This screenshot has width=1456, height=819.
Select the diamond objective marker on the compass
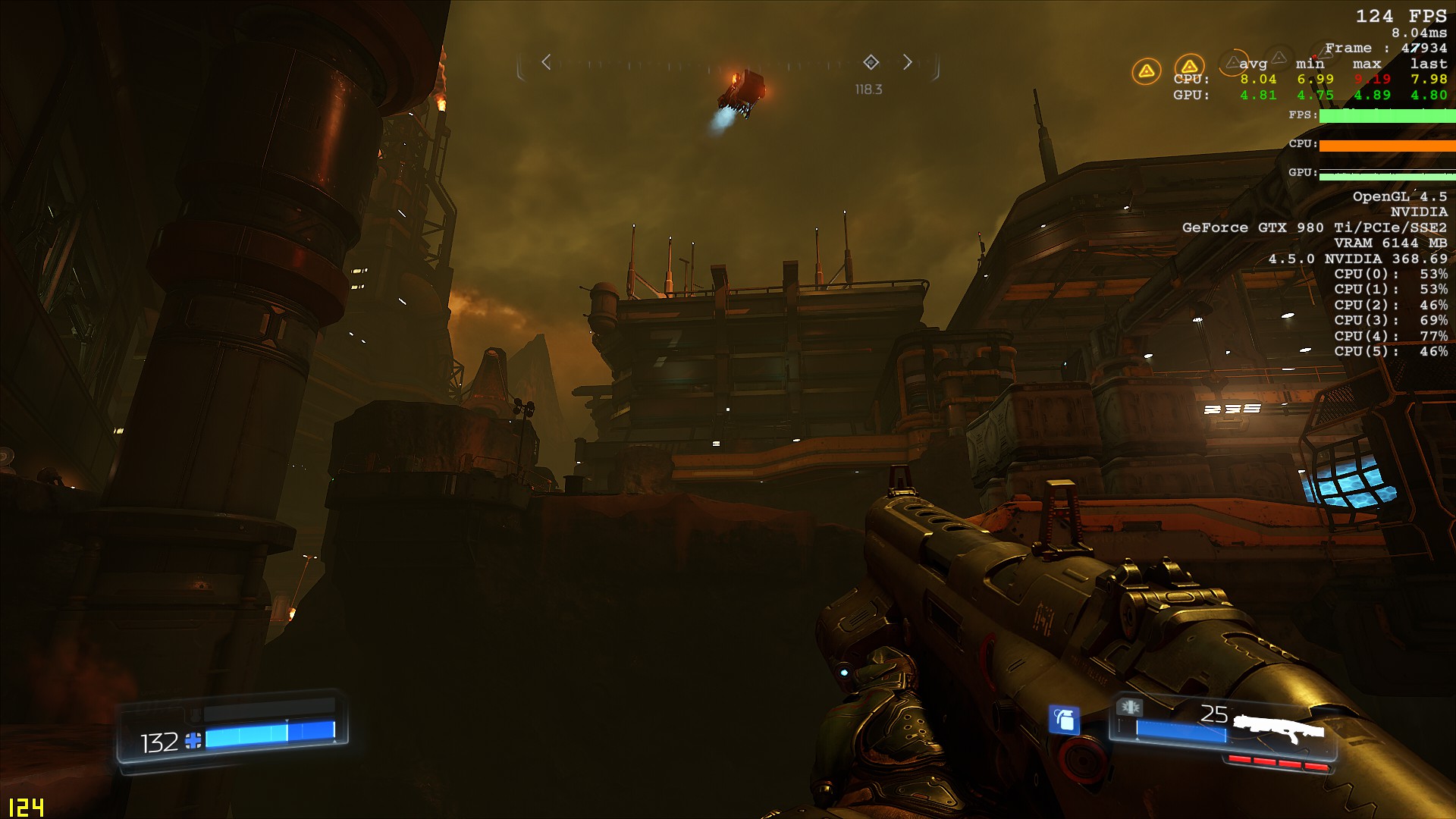coord(871,62)
